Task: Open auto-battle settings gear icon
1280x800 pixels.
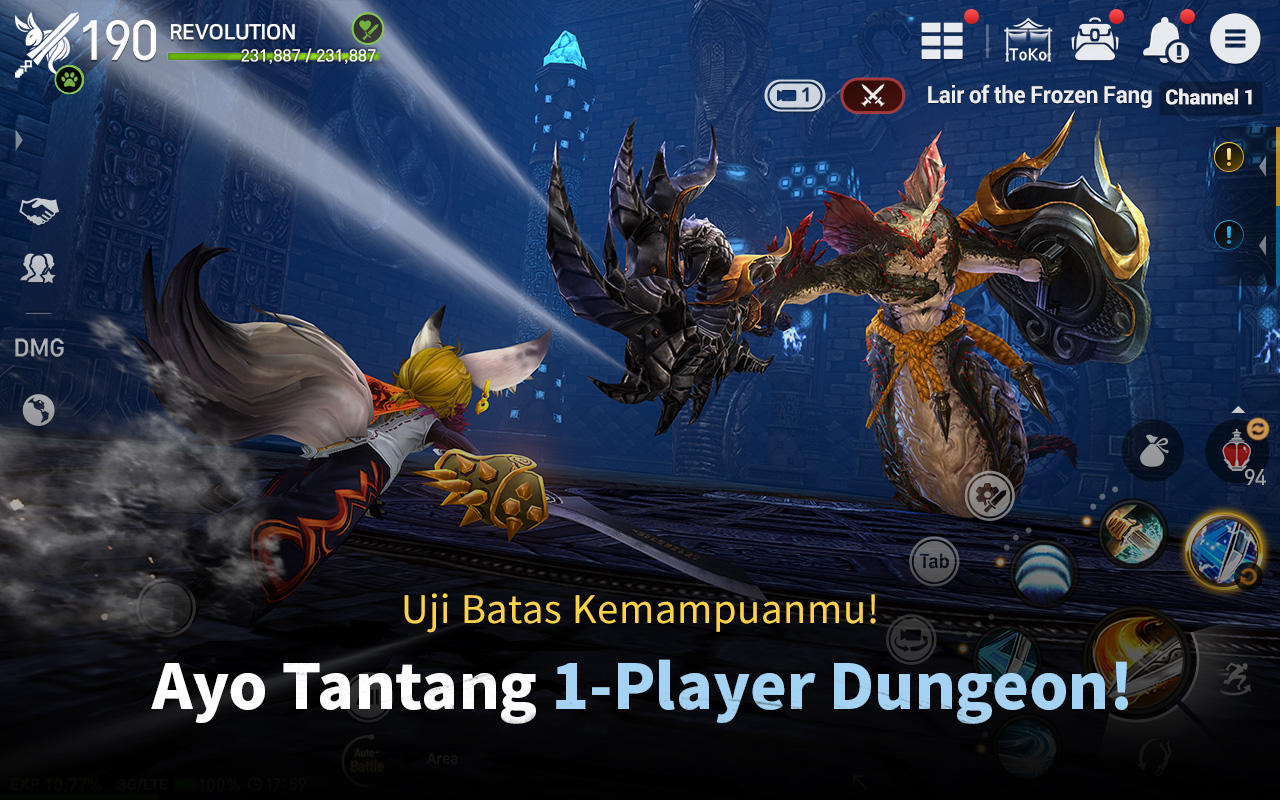Action: pos(988,495)
